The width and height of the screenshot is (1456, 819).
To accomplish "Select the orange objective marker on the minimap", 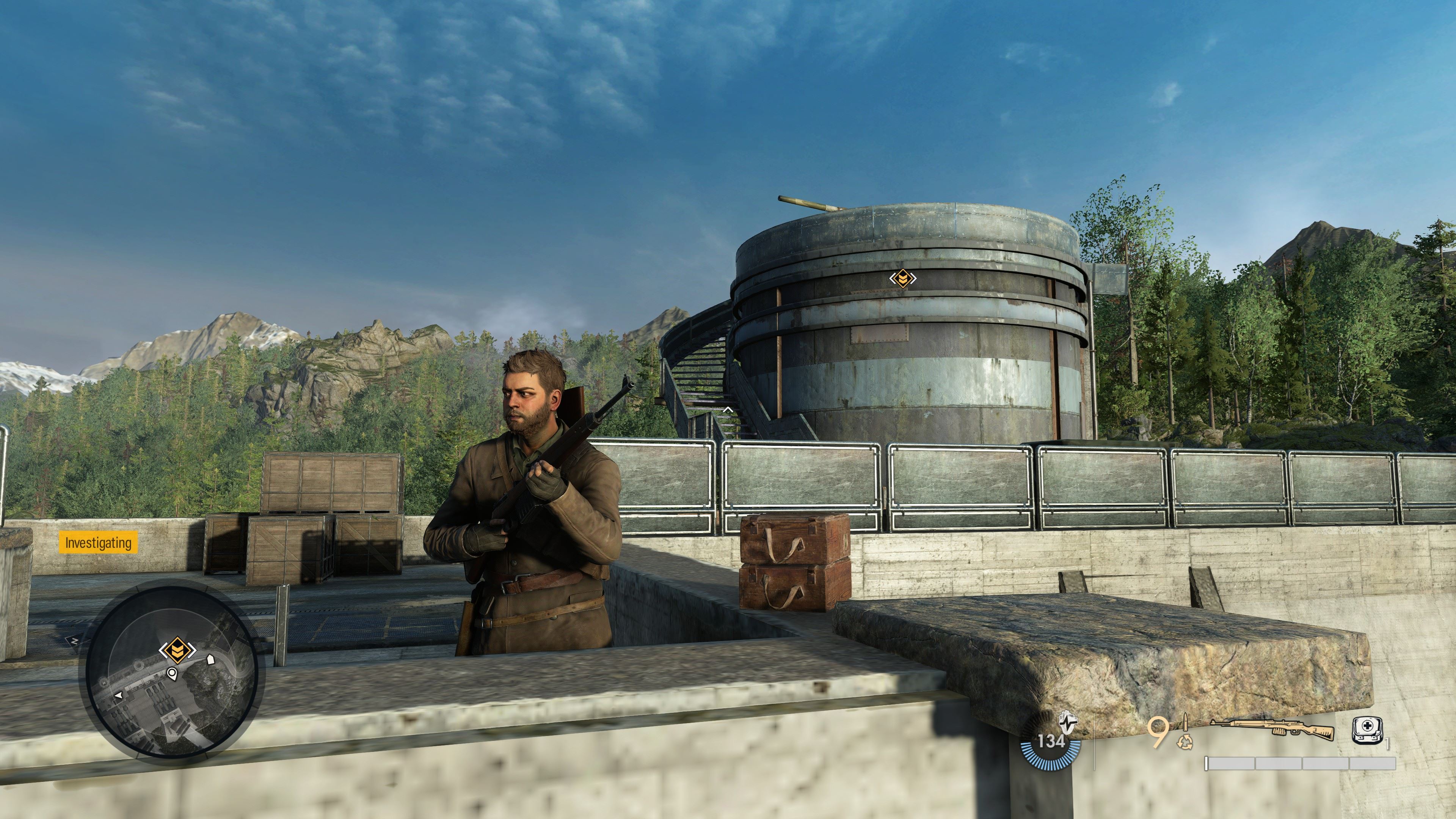I will pos(177,651).
